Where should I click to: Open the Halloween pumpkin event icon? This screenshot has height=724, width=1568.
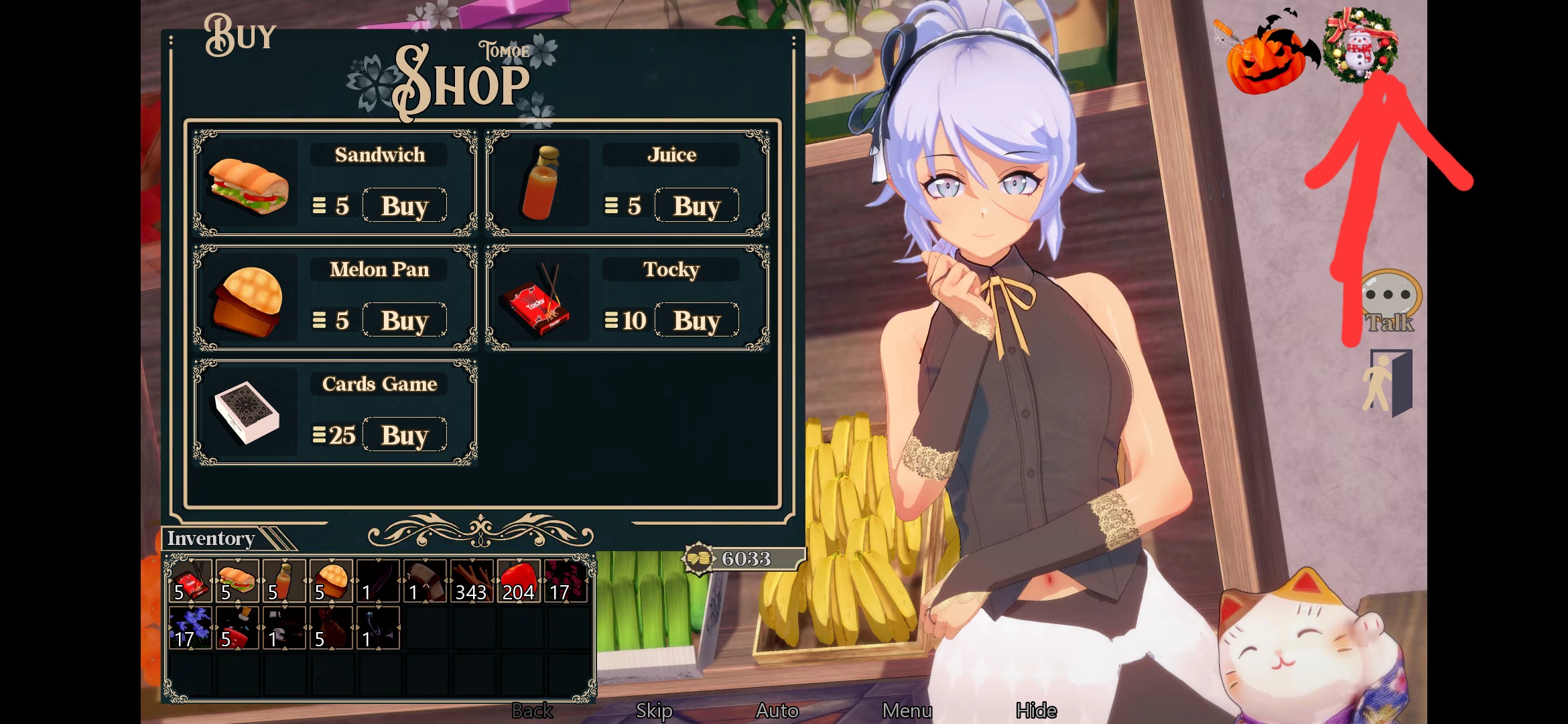tap(1265, 55)
